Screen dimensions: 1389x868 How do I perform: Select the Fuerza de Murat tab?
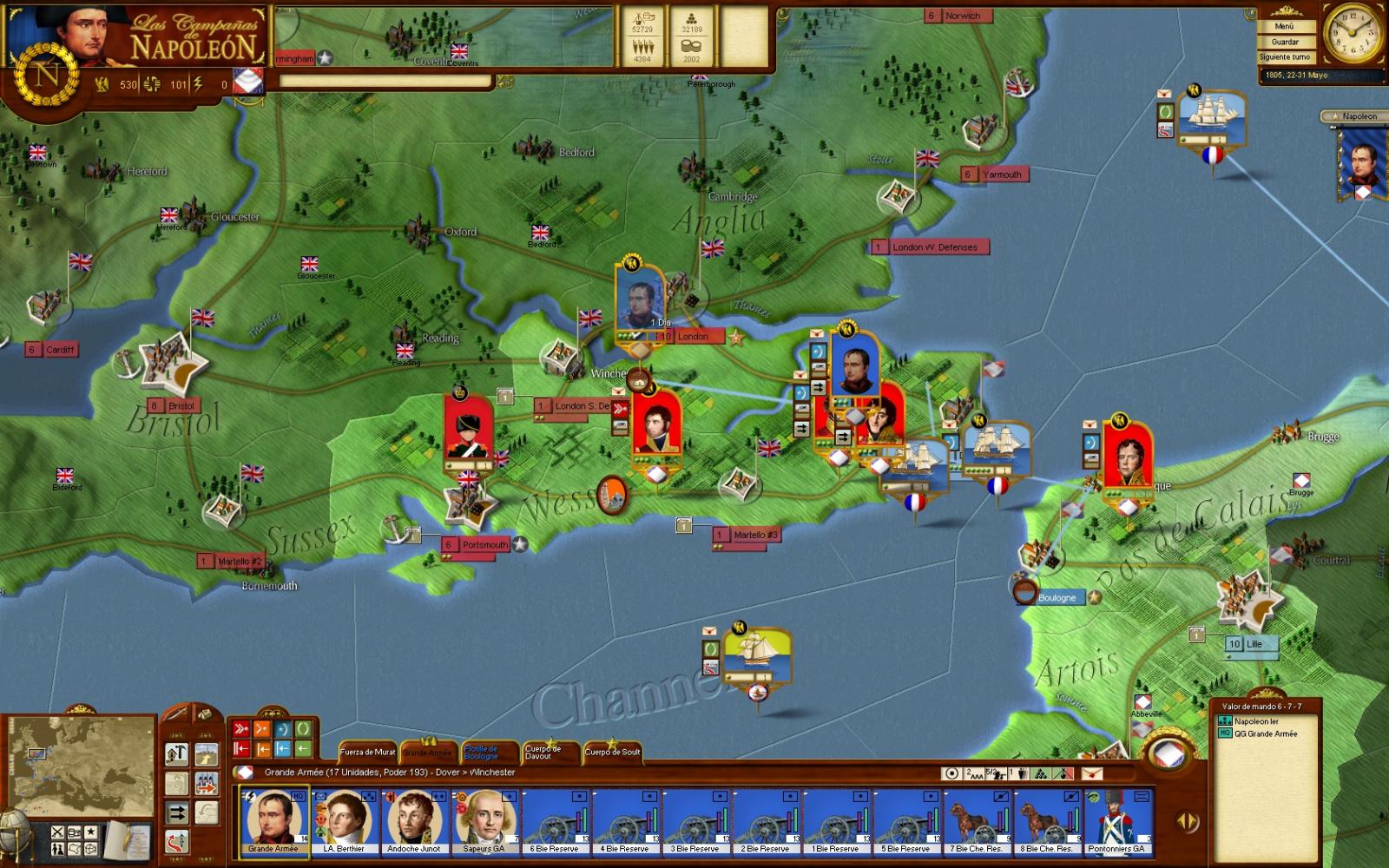[x=368, y=752]
